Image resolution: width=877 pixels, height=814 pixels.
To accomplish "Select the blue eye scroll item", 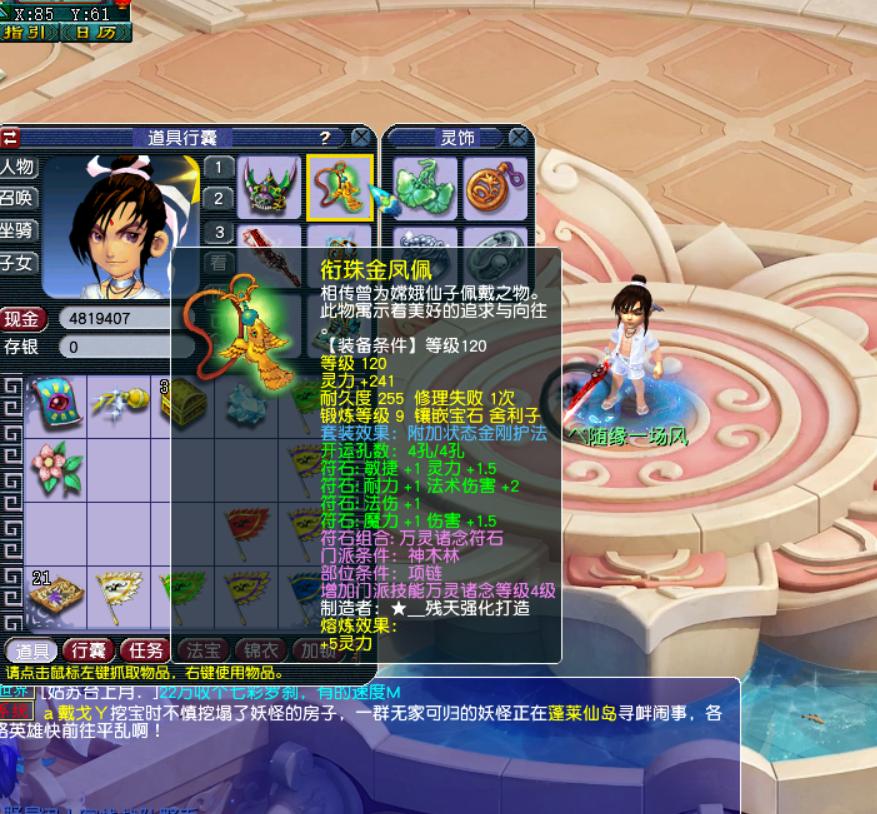I will click(56, 403).
